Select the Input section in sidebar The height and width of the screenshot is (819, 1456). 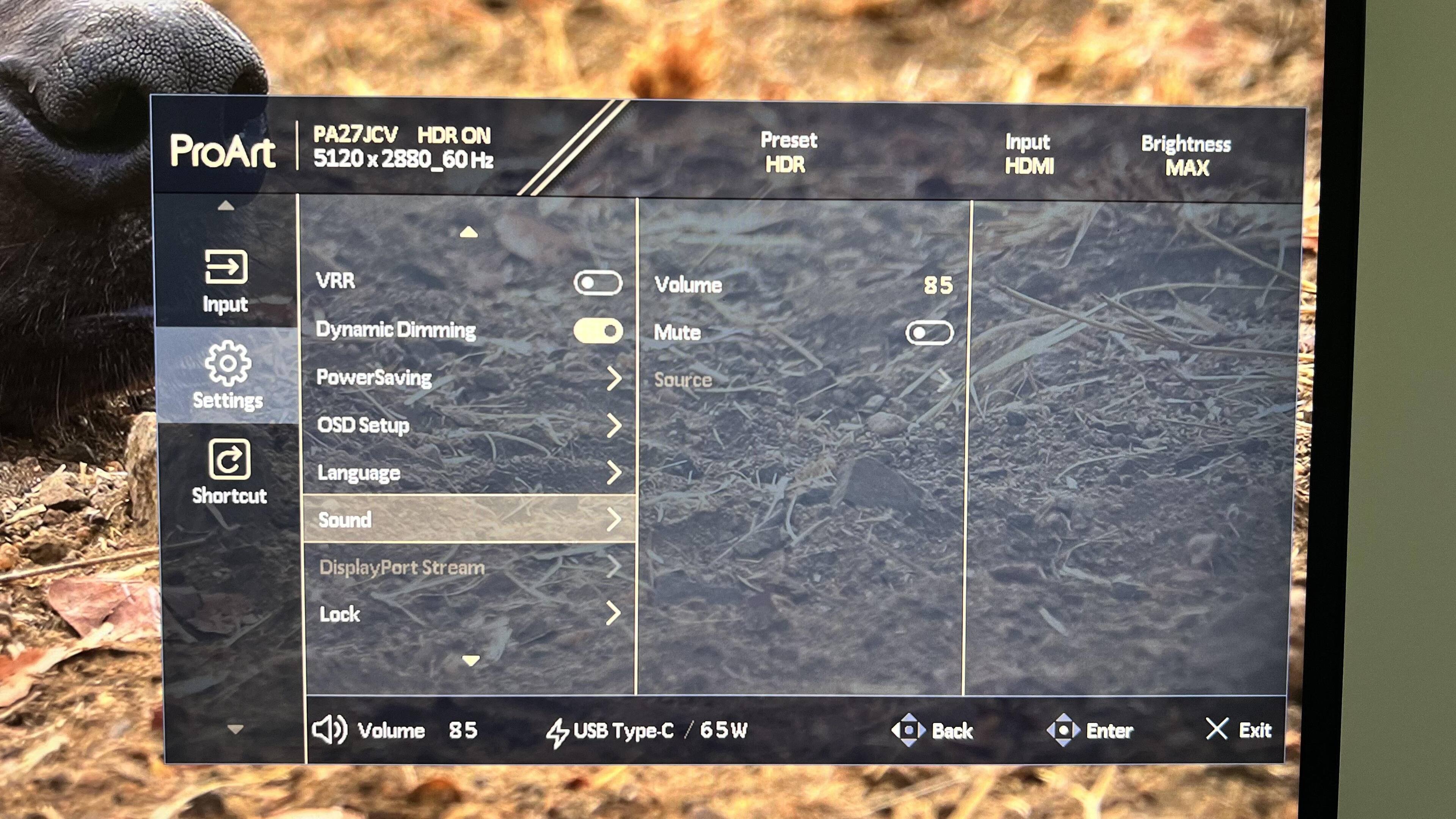click(226, 280)
